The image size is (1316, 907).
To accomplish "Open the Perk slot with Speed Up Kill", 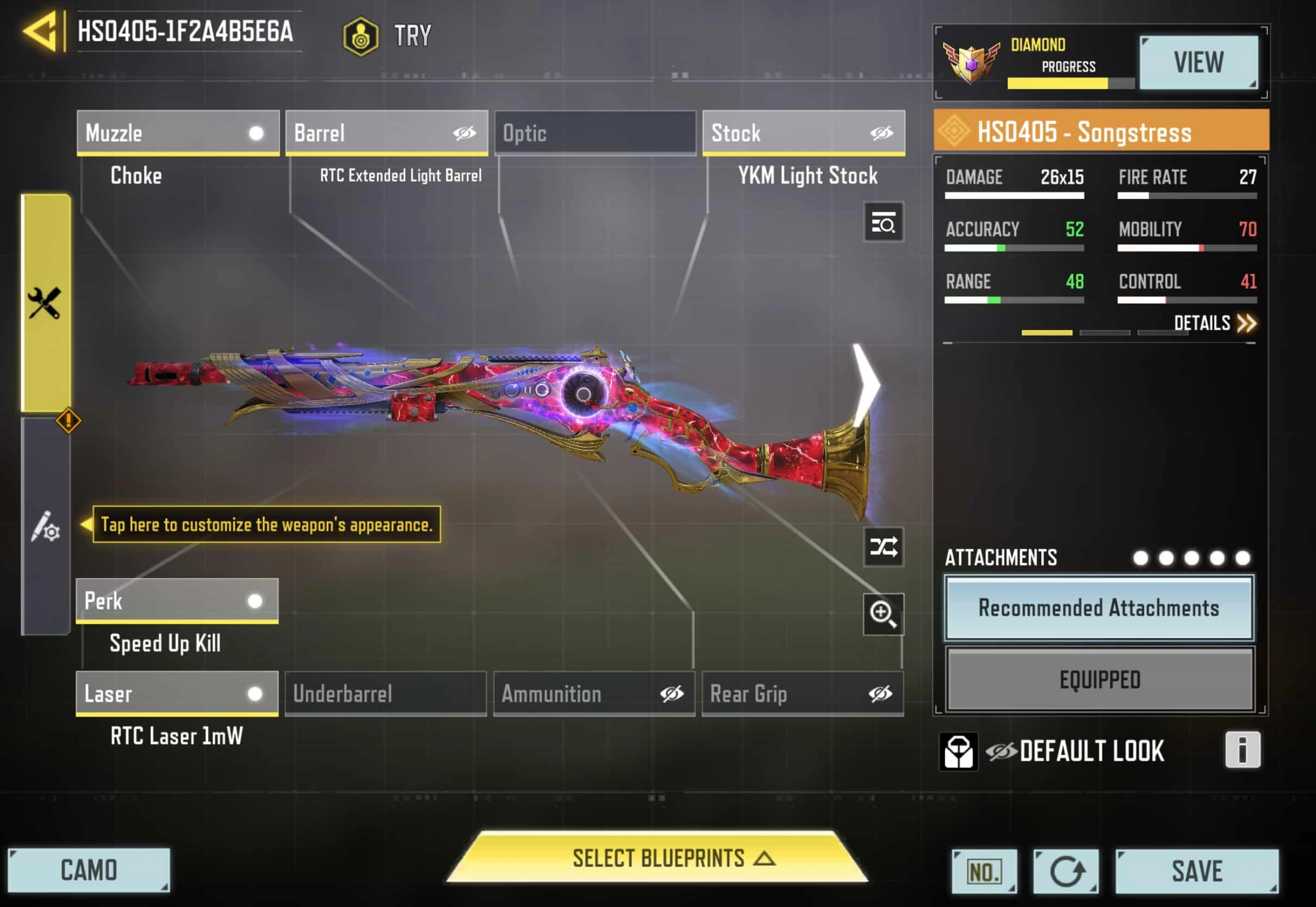I will 177,601.
